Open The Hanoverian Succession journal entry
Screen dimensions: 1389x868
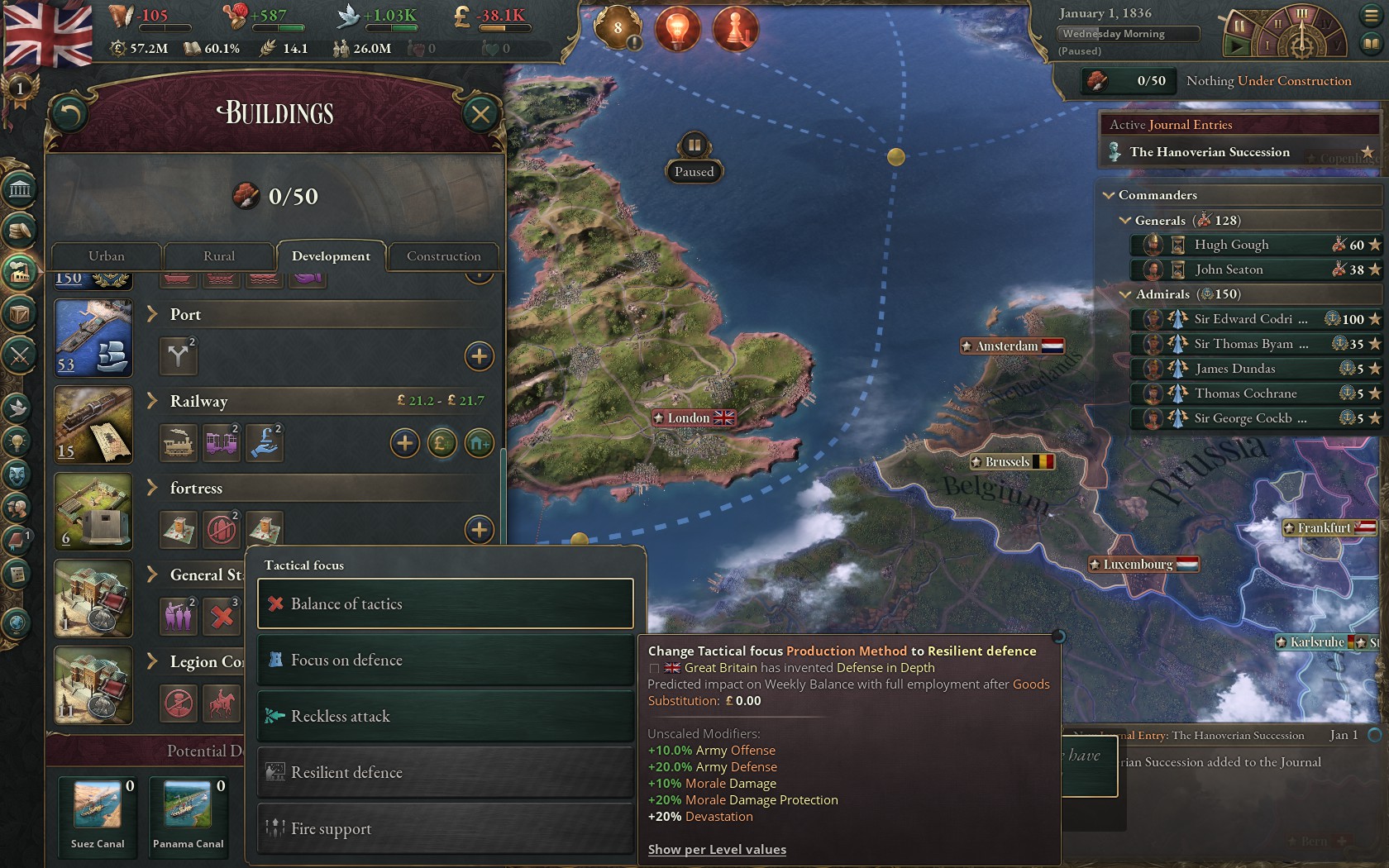pyautogui.click(x=1209, y=152)
